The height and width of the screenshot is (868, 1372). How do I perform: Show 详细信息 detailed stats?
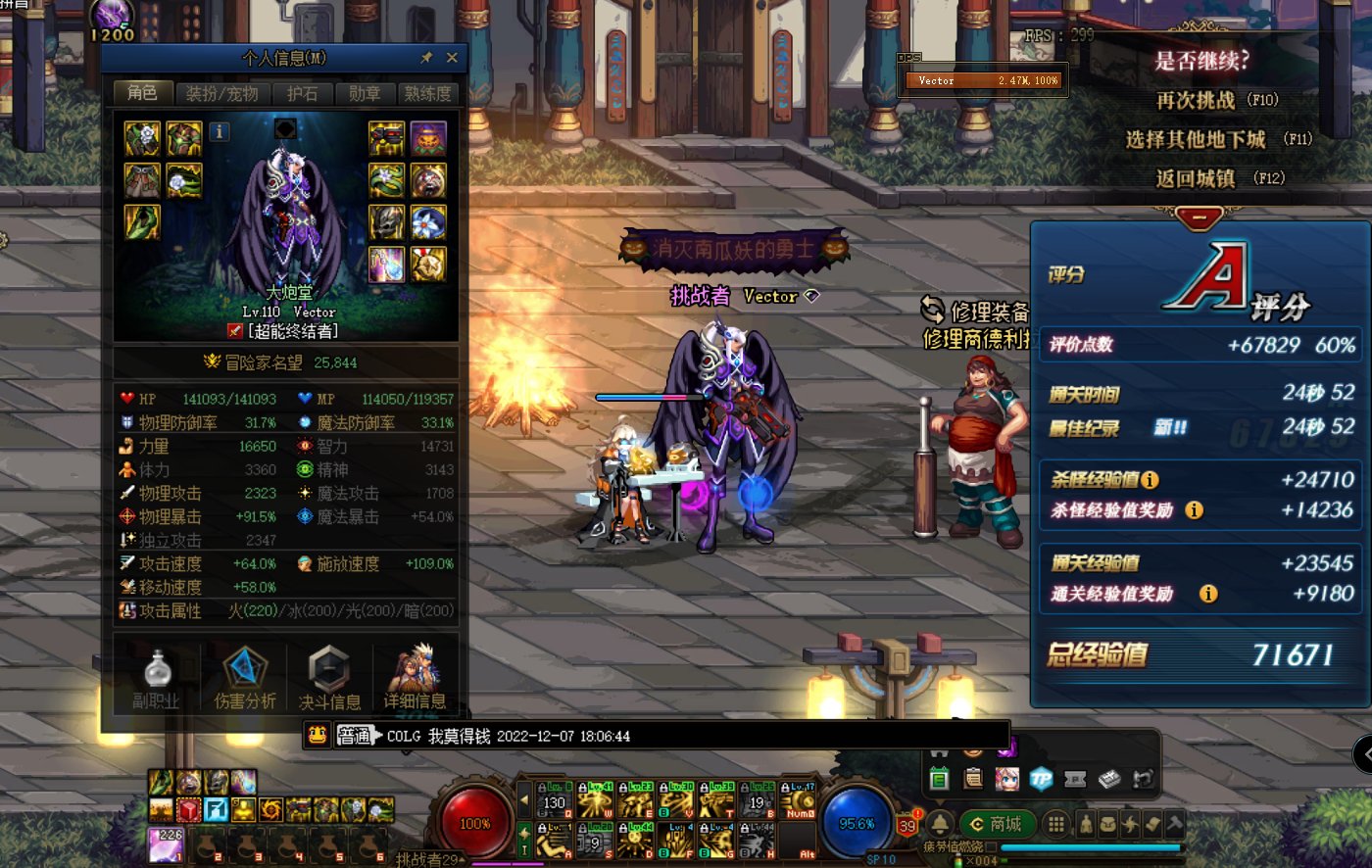tap(415, 678)
